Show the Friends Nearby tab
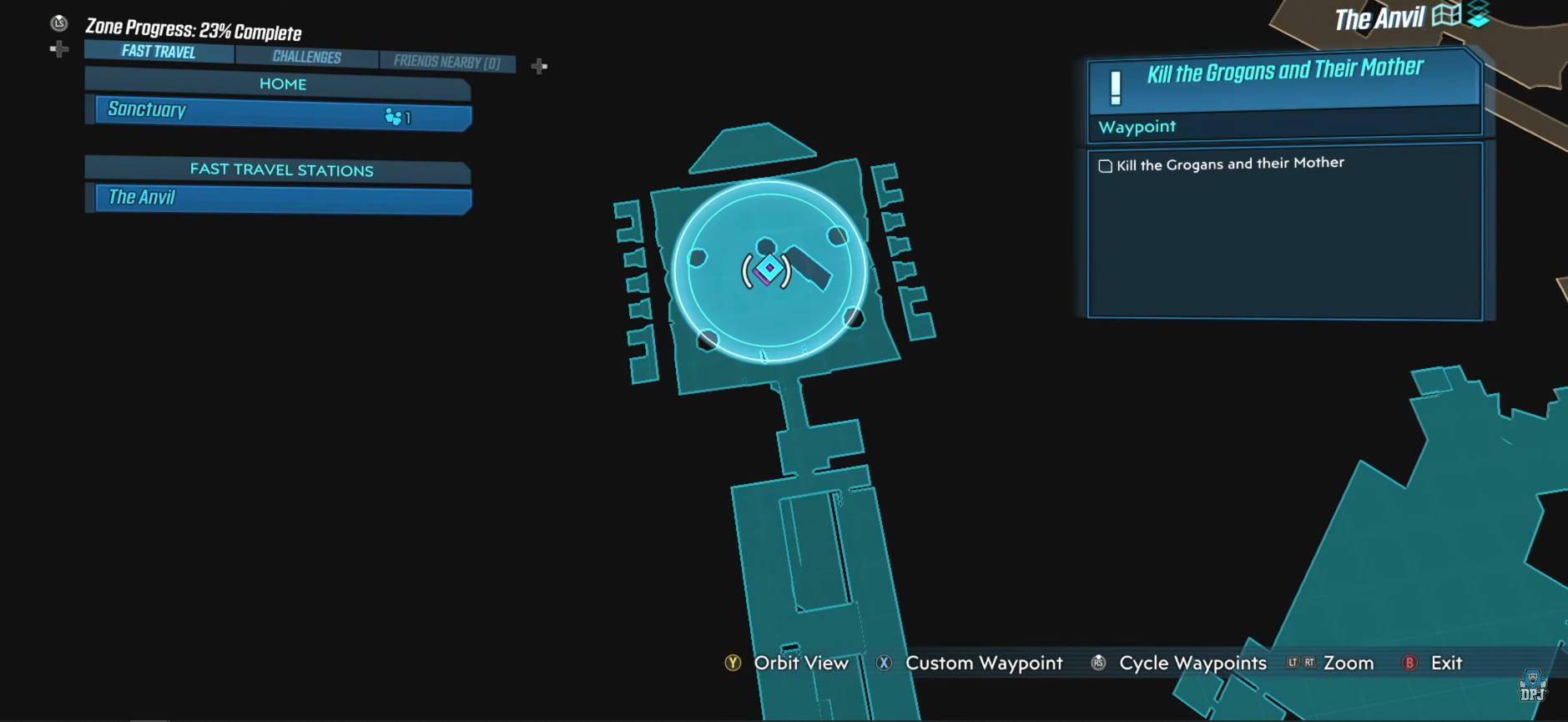Image resolution: width=1568 pixels, height=722 pixels. (x=447, y=62)
